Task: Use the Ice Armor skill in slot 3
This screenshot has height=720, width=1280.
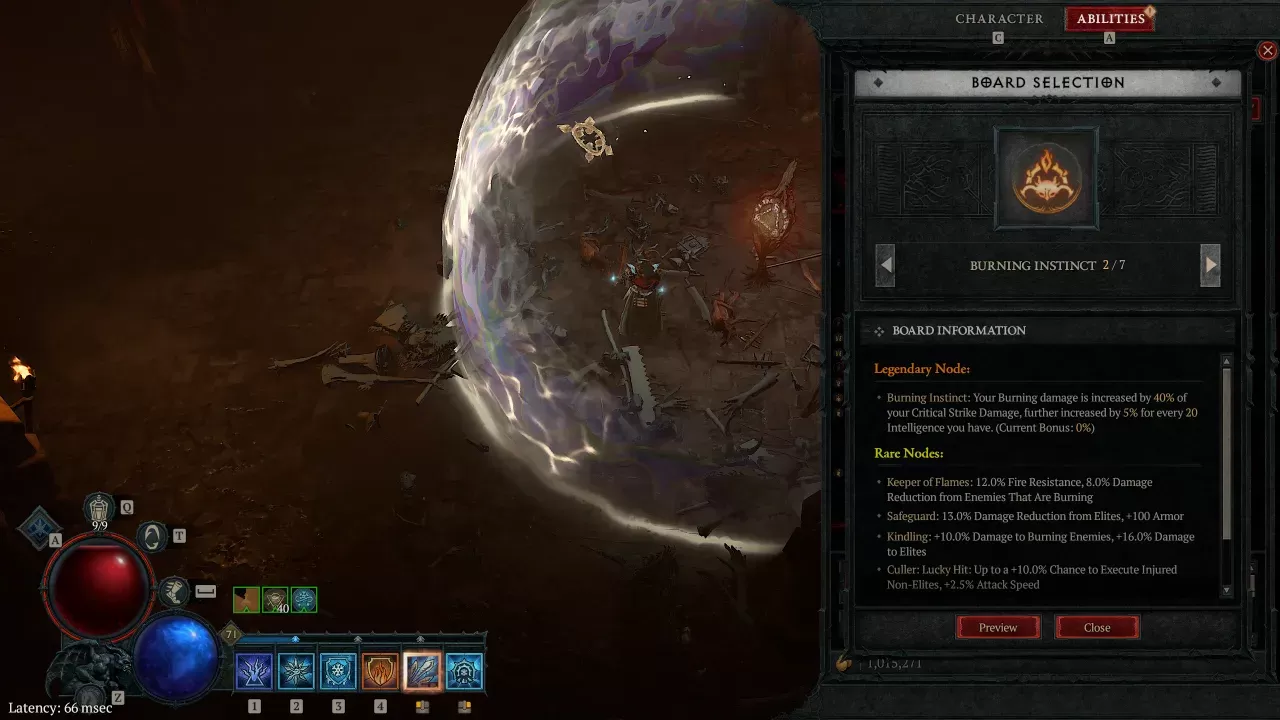Action: (338, 670)
